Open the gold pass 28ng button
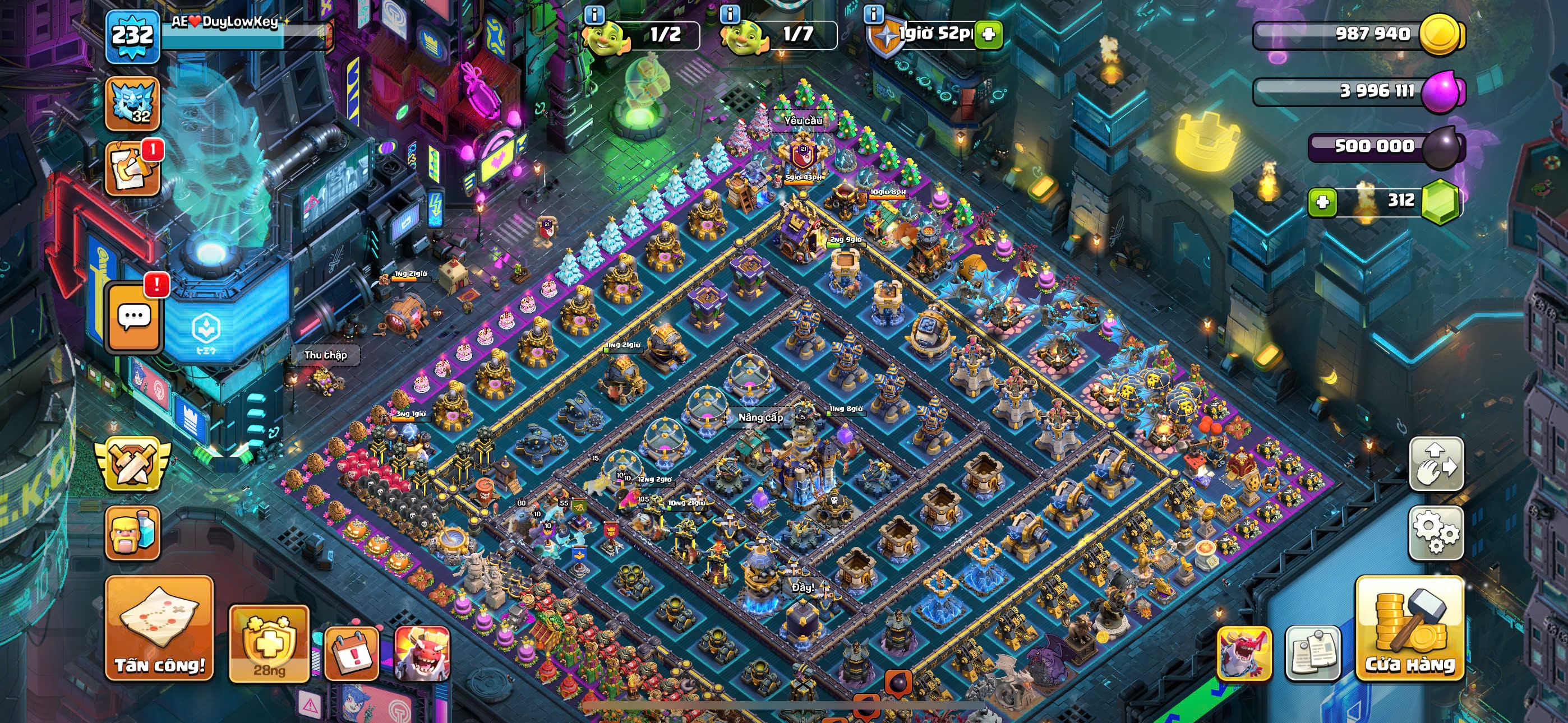This screenshot has width=1568, height=723. (x=269, y=644)
